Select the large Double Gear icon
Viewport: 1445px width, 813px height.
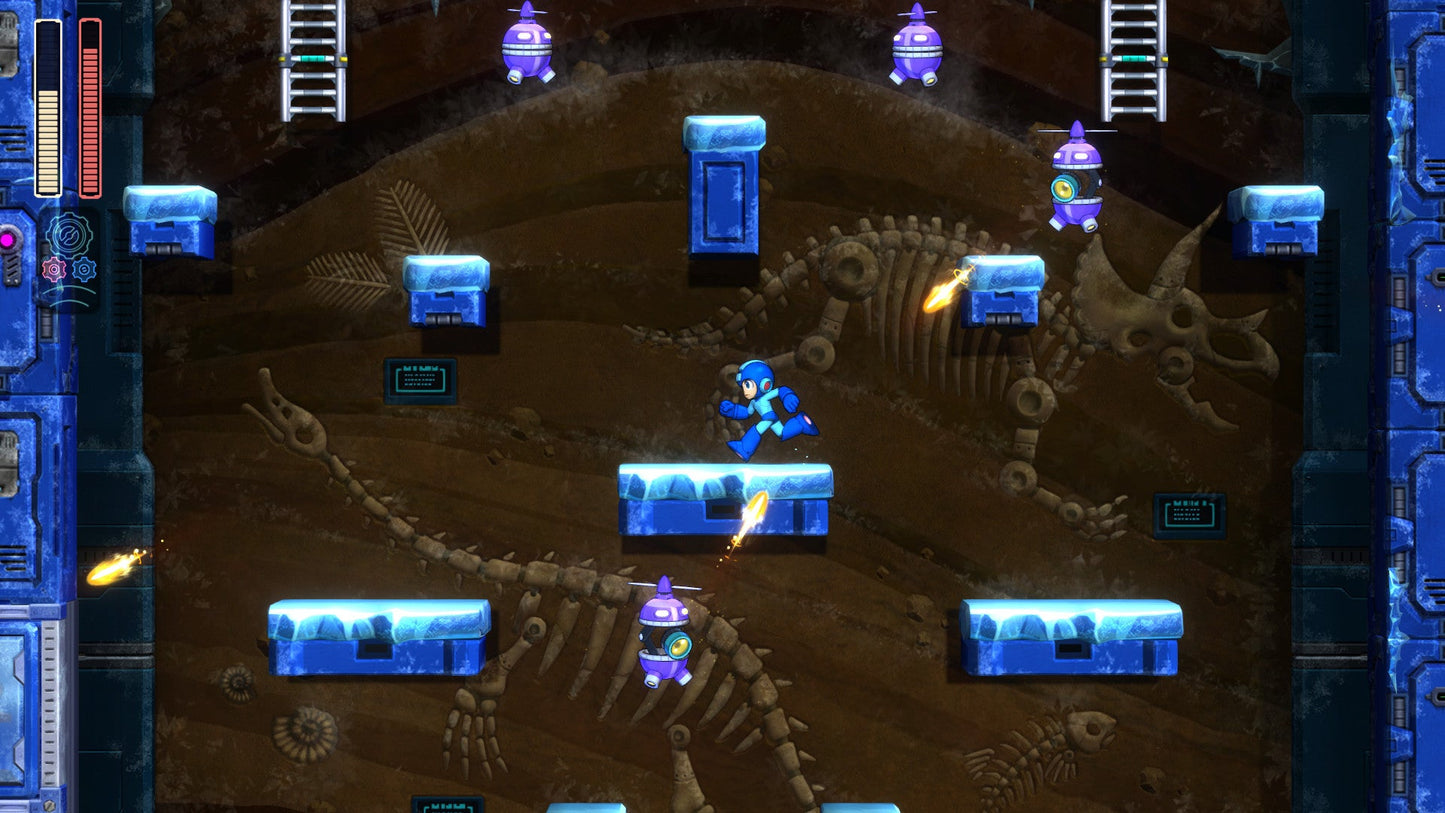pyautogui.click(x=70, y=233)
